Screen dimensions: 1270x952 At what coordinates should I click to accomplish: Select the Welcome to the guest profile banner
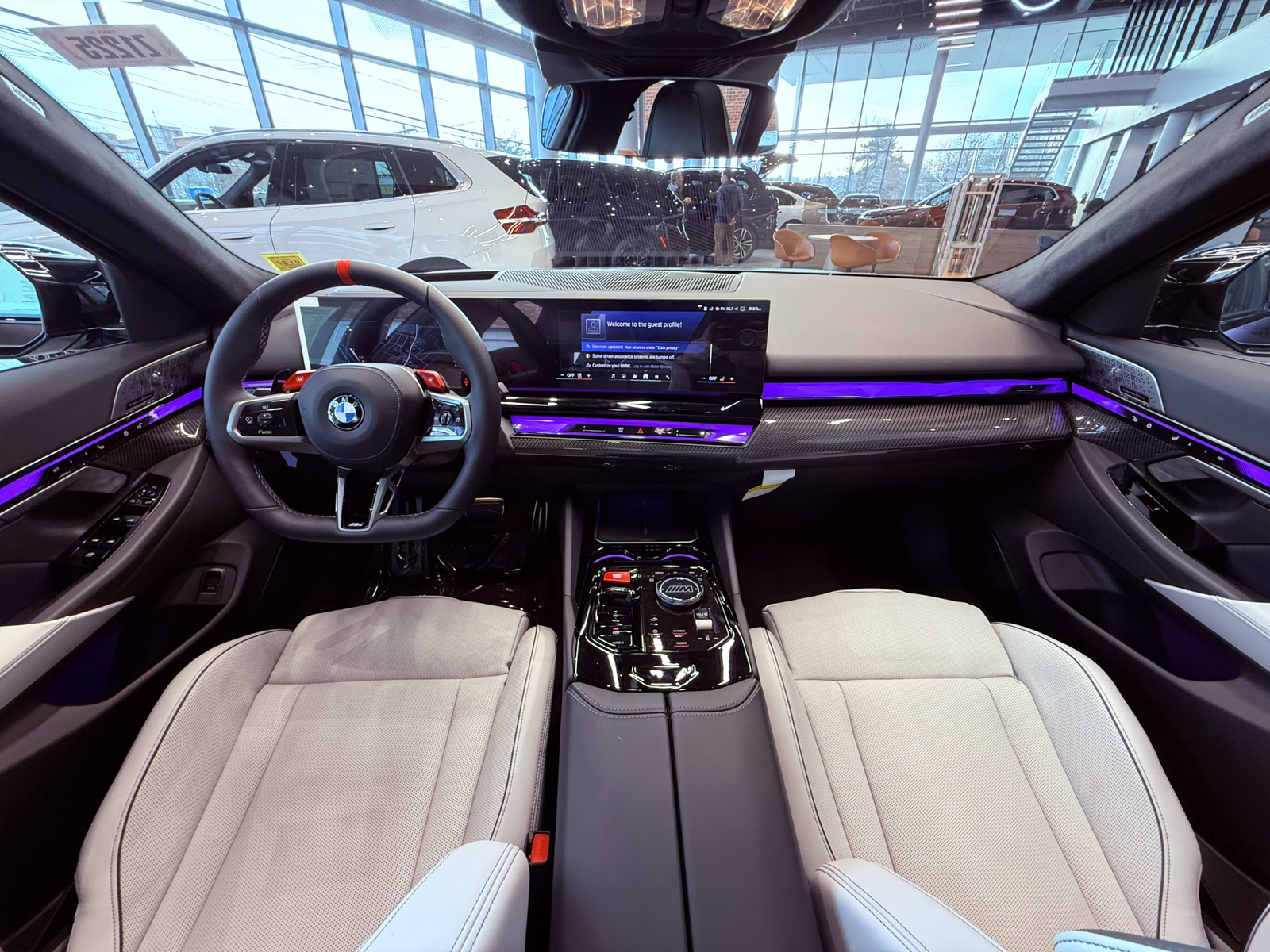click(644, 324)
